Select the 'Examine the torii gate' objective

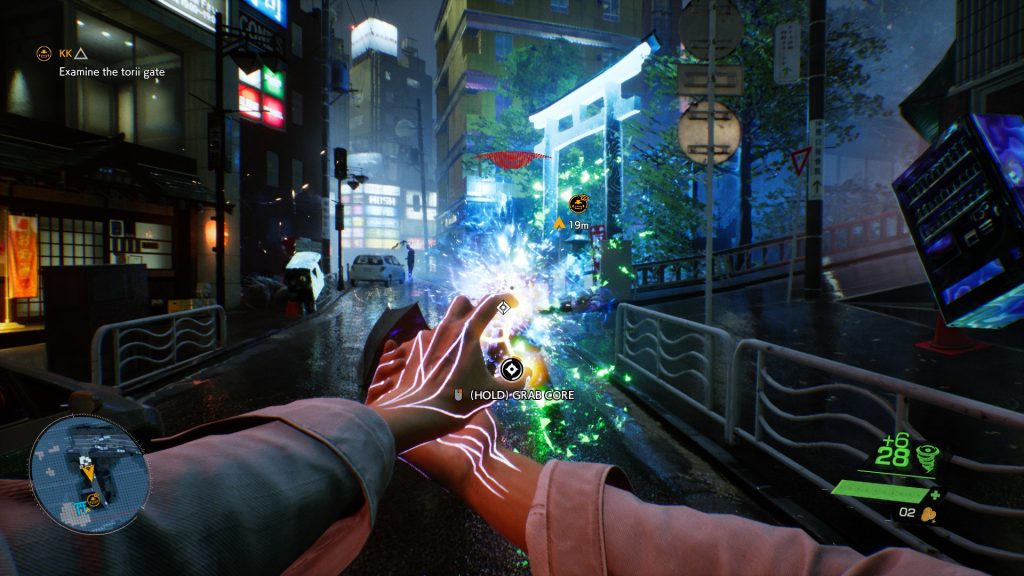pyautogui.click(x=111, y=72)
